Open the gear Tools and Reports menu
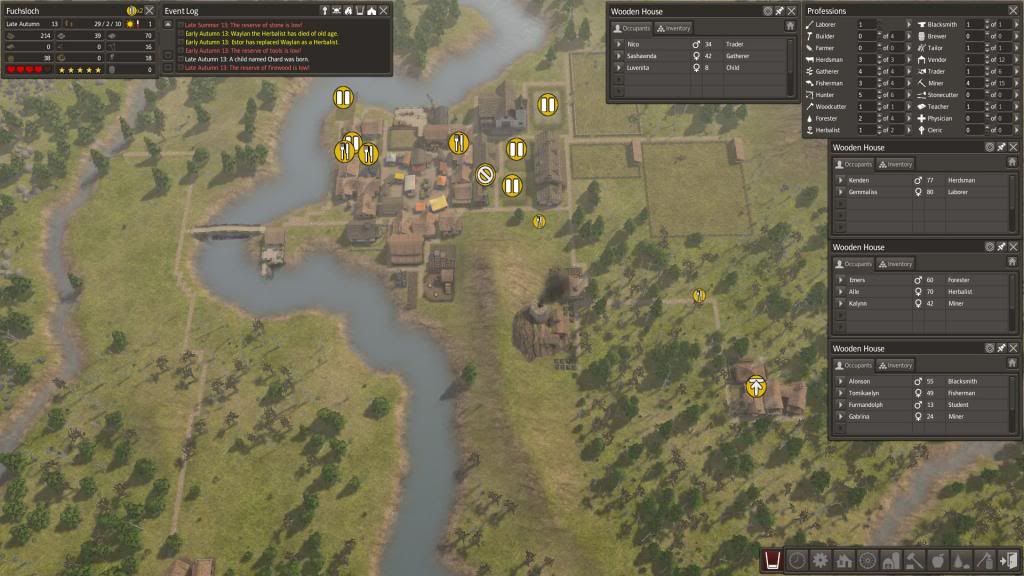Viewport: 1024px width, 576px height. coord(820,561)
